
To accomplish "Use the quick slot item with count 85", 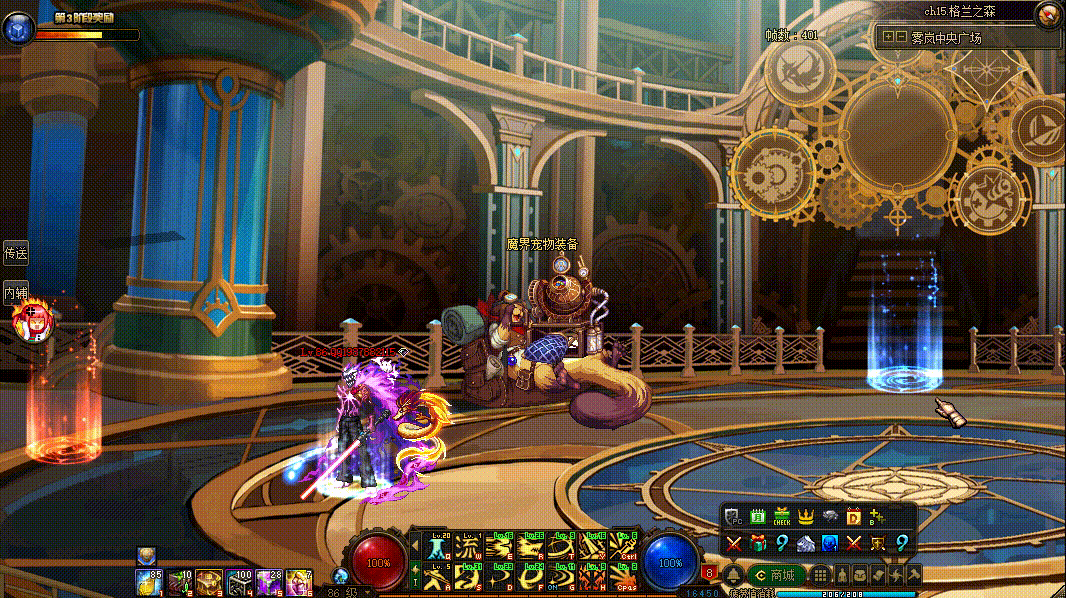I will (148, 581).
